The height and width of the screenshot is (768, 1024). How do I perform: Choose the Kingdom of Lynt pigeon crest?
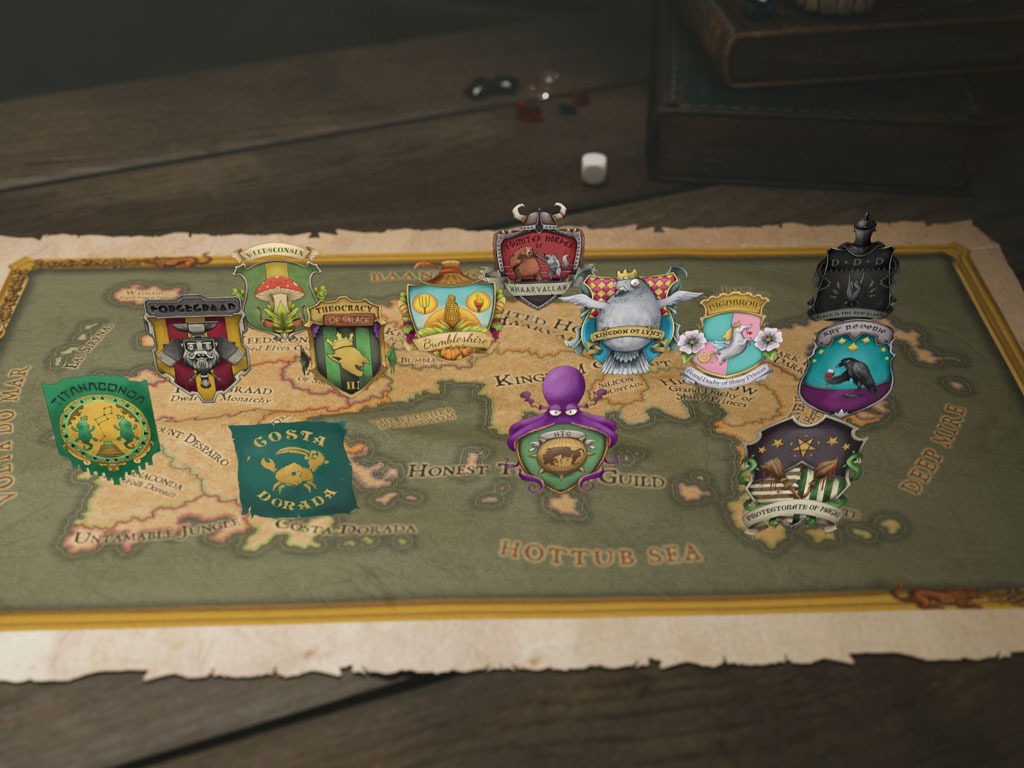pyautogui.click(x=629, y=319)
